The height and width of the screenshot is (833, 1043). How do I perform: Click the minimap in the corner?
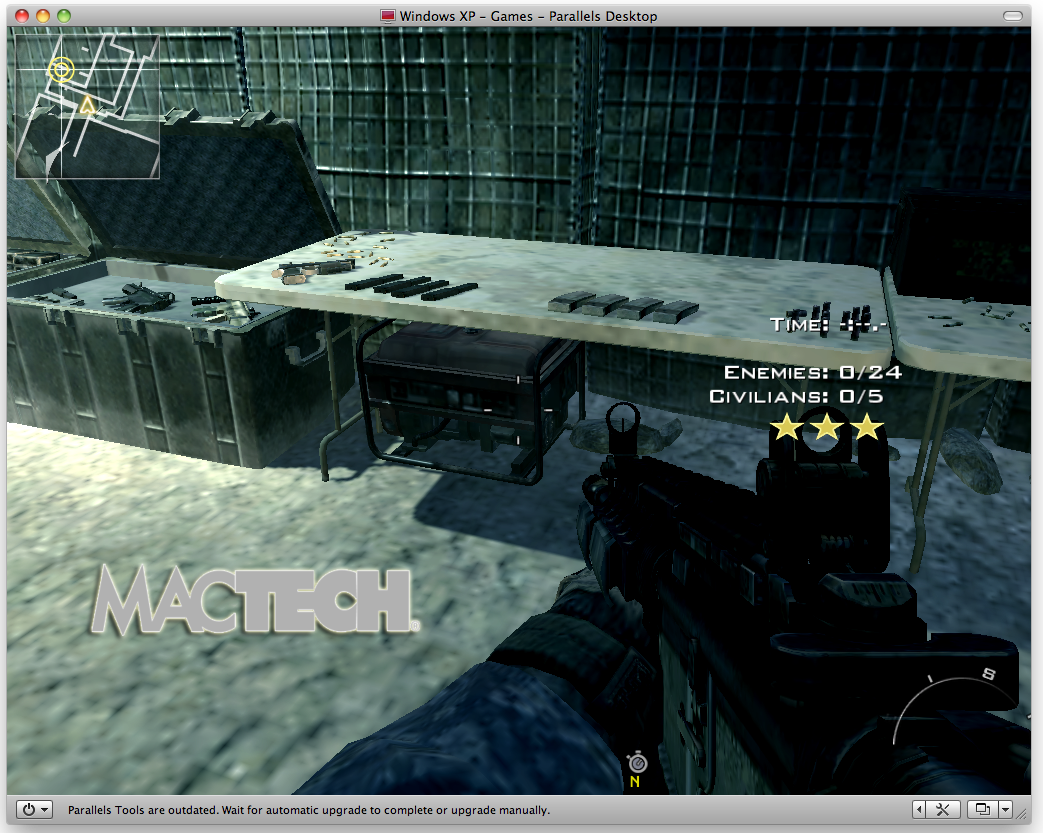87,106
